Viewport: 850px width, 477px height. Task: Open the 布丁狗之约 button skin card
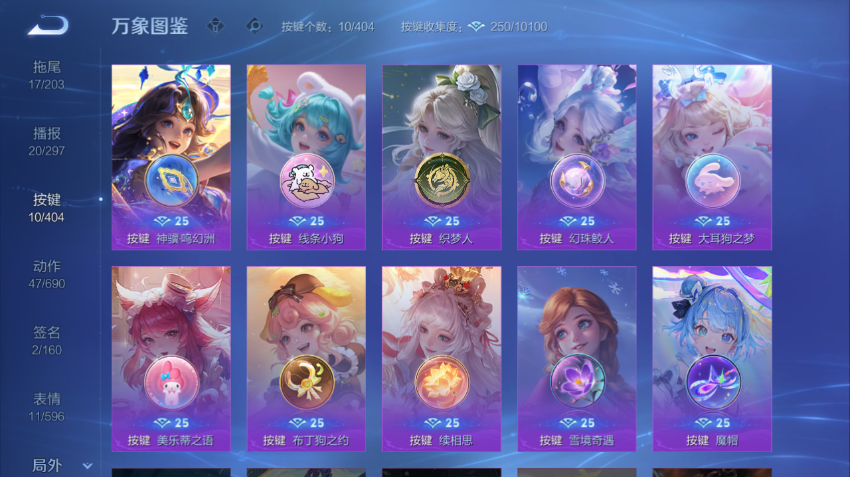tap(306, 358)
